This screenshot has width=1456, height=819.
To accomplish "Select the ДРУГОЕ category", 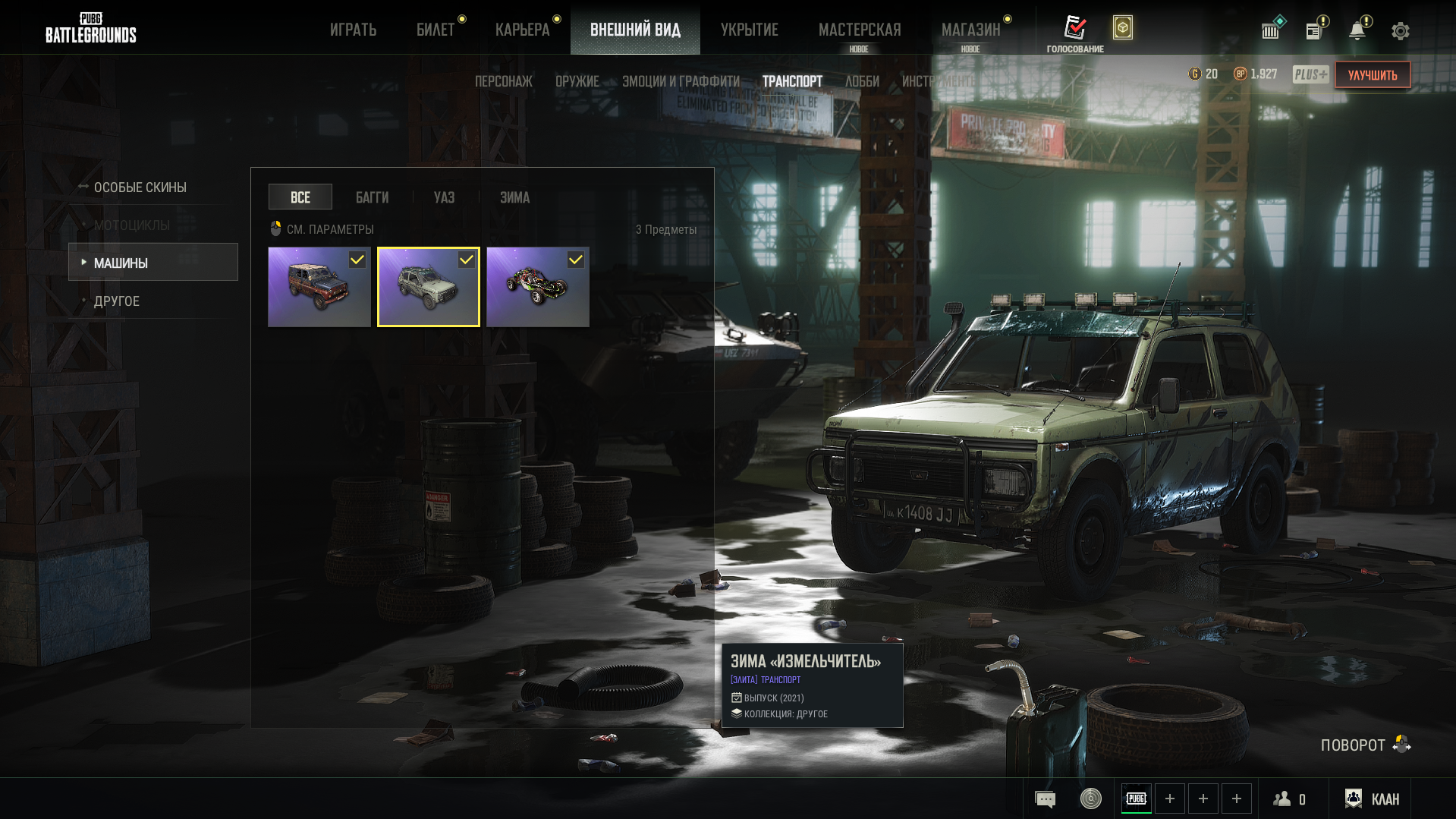I will click(117, 301).
